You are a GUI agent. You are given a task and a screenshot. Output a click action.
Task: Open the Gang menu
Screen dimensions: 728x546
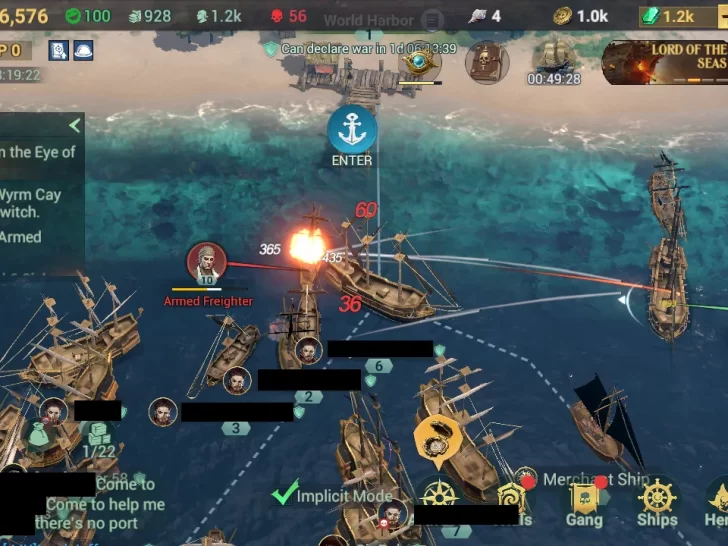(x=584, y=502)
